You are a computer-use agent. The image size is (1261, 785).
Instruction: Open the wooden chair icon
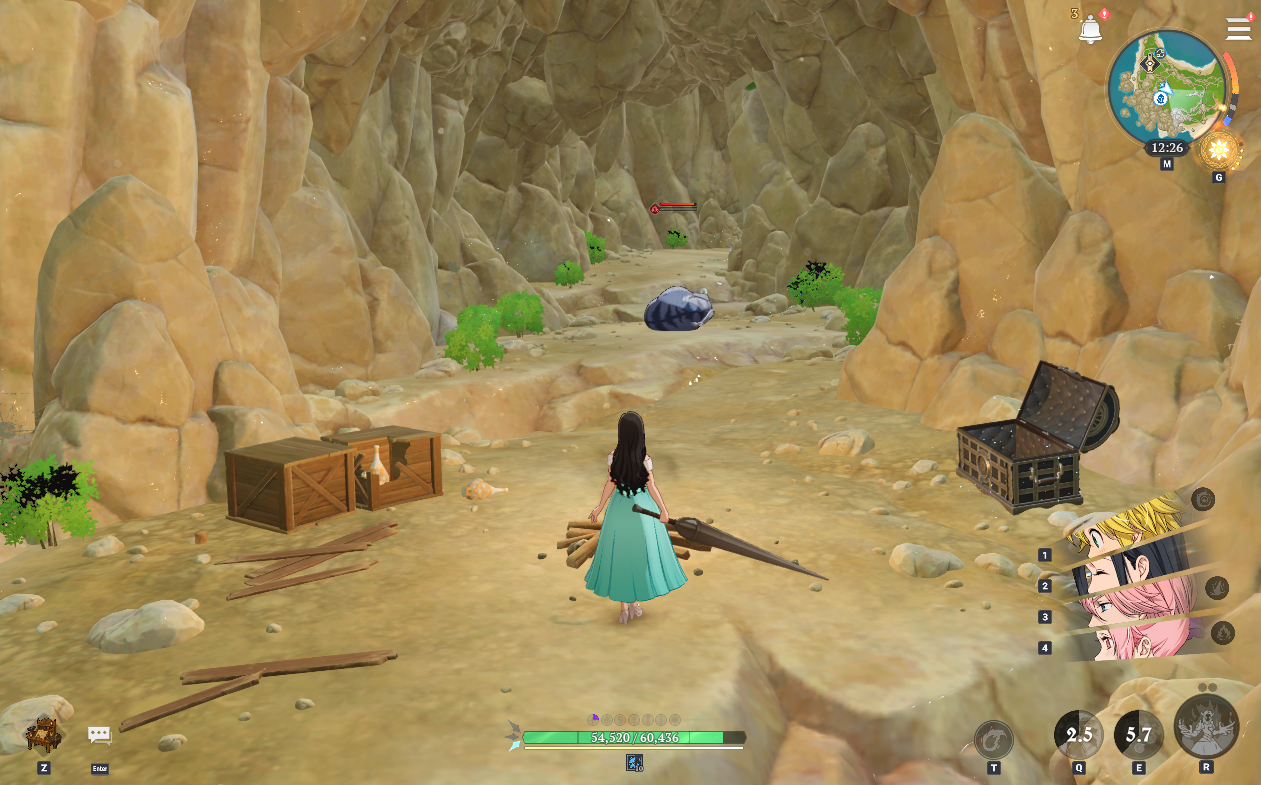point(44,735)
